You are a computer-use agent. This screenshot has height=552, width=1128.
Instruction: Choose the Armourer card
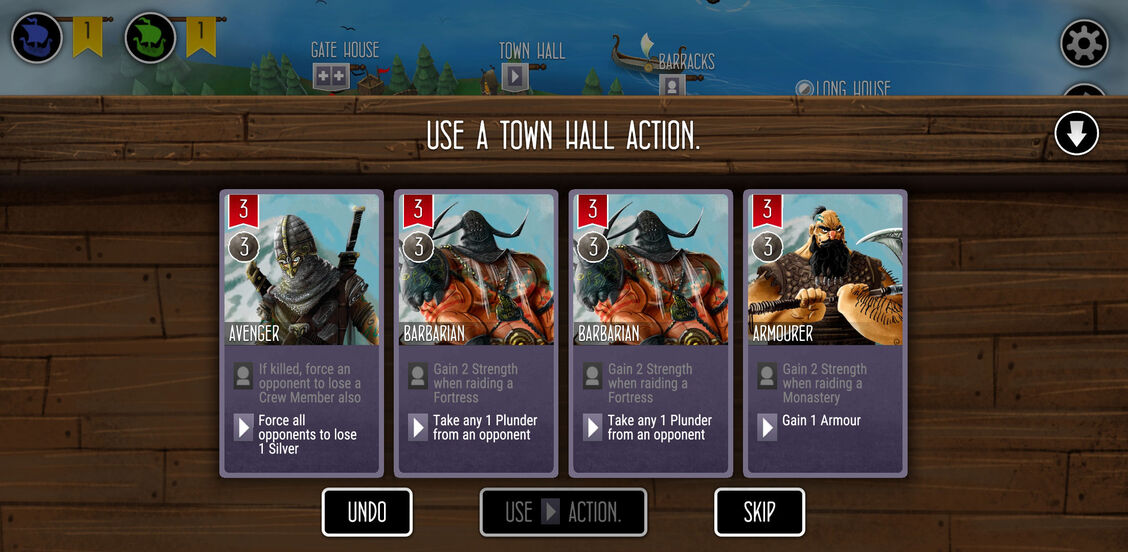tap(825, 332)
